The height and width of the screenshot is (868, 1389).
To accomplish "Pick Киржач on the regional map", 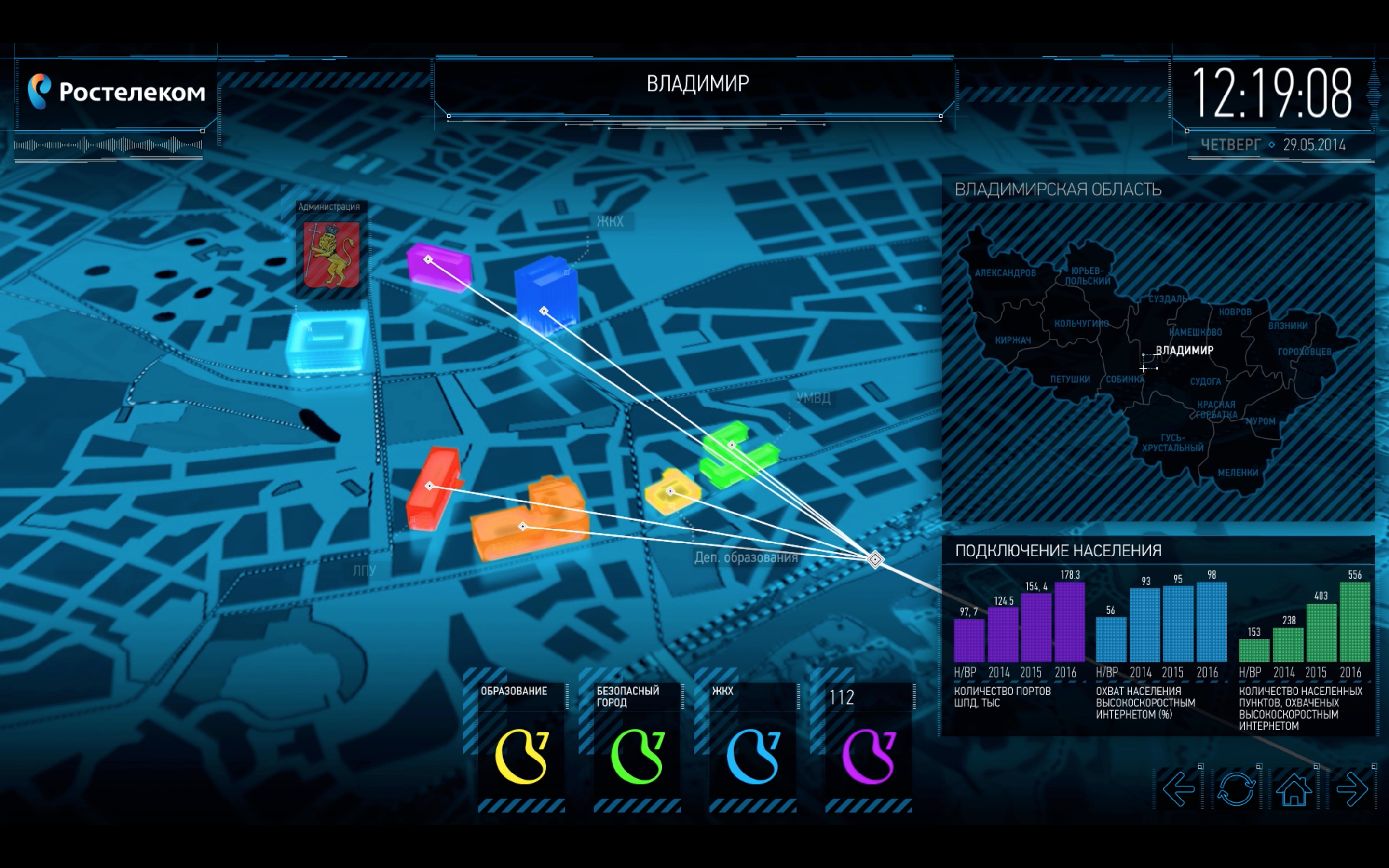I will click(x=1012, y=340).
